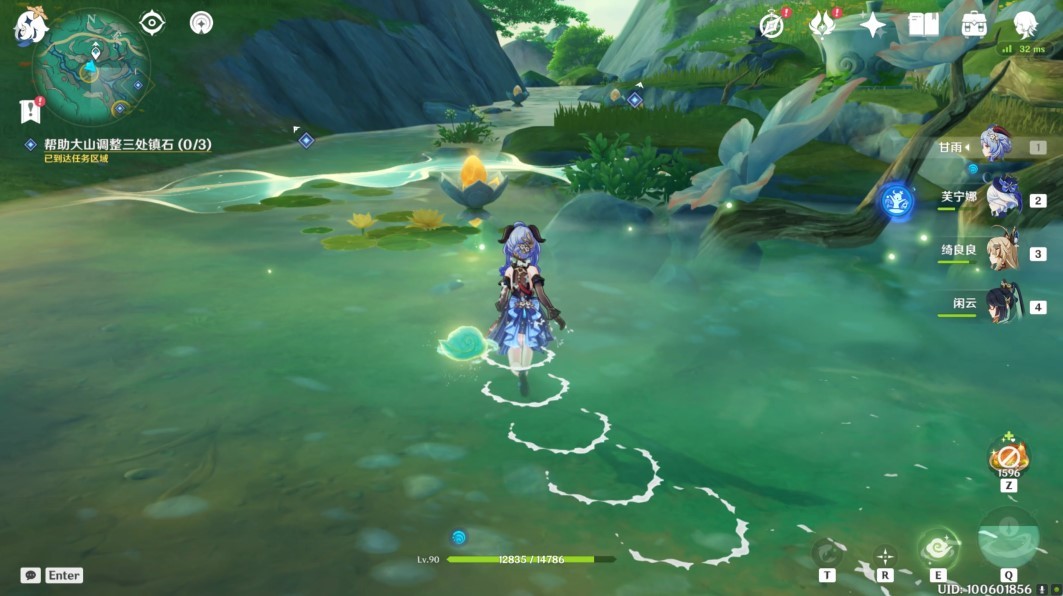Activate the Elemental Burst ability icon
1063x596 pixels.
[x=1008, y=540]
